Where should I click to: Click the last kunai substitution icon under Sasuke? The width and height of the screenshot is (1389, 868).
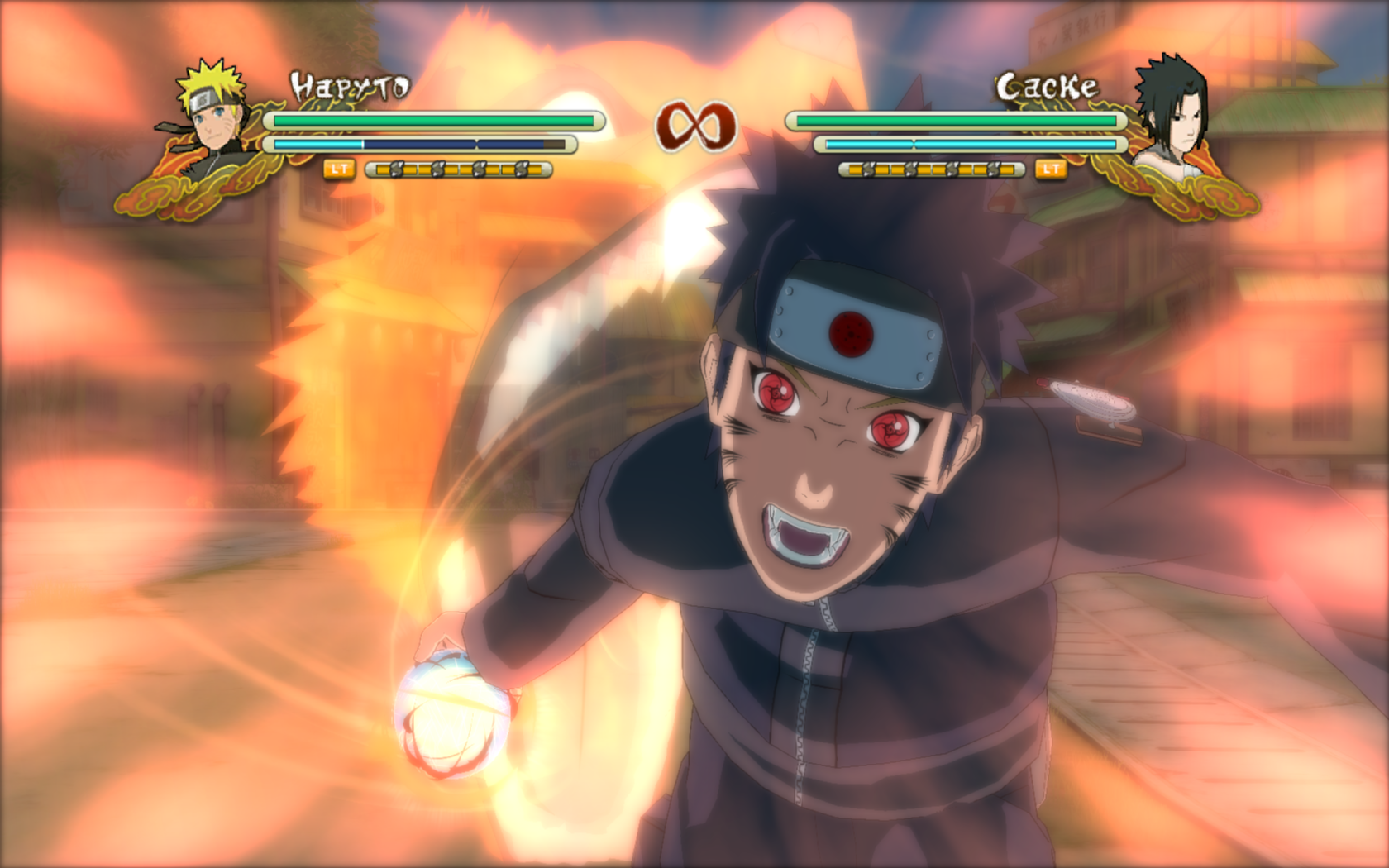coord(994,169)
